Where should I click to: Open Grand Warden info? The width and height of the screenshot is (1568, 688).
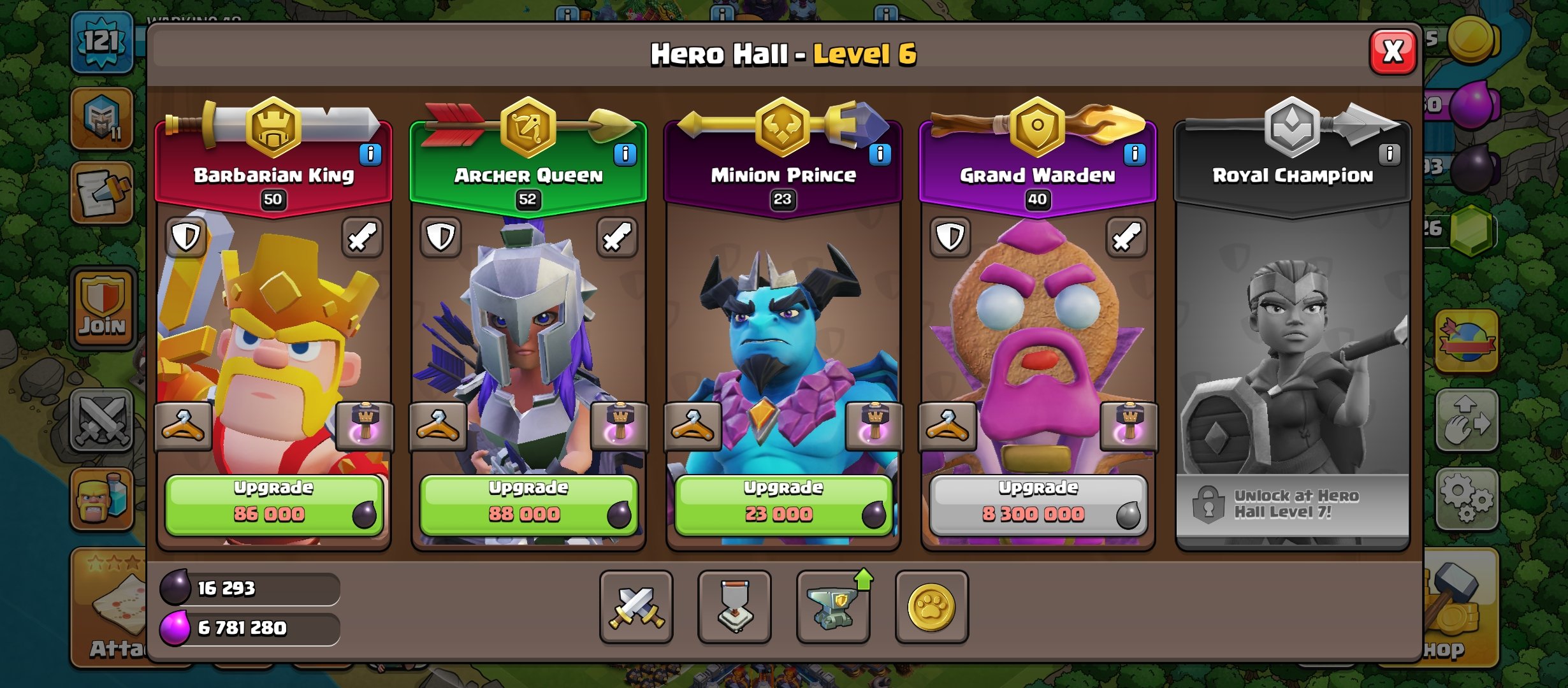(x=1135, y=154)
